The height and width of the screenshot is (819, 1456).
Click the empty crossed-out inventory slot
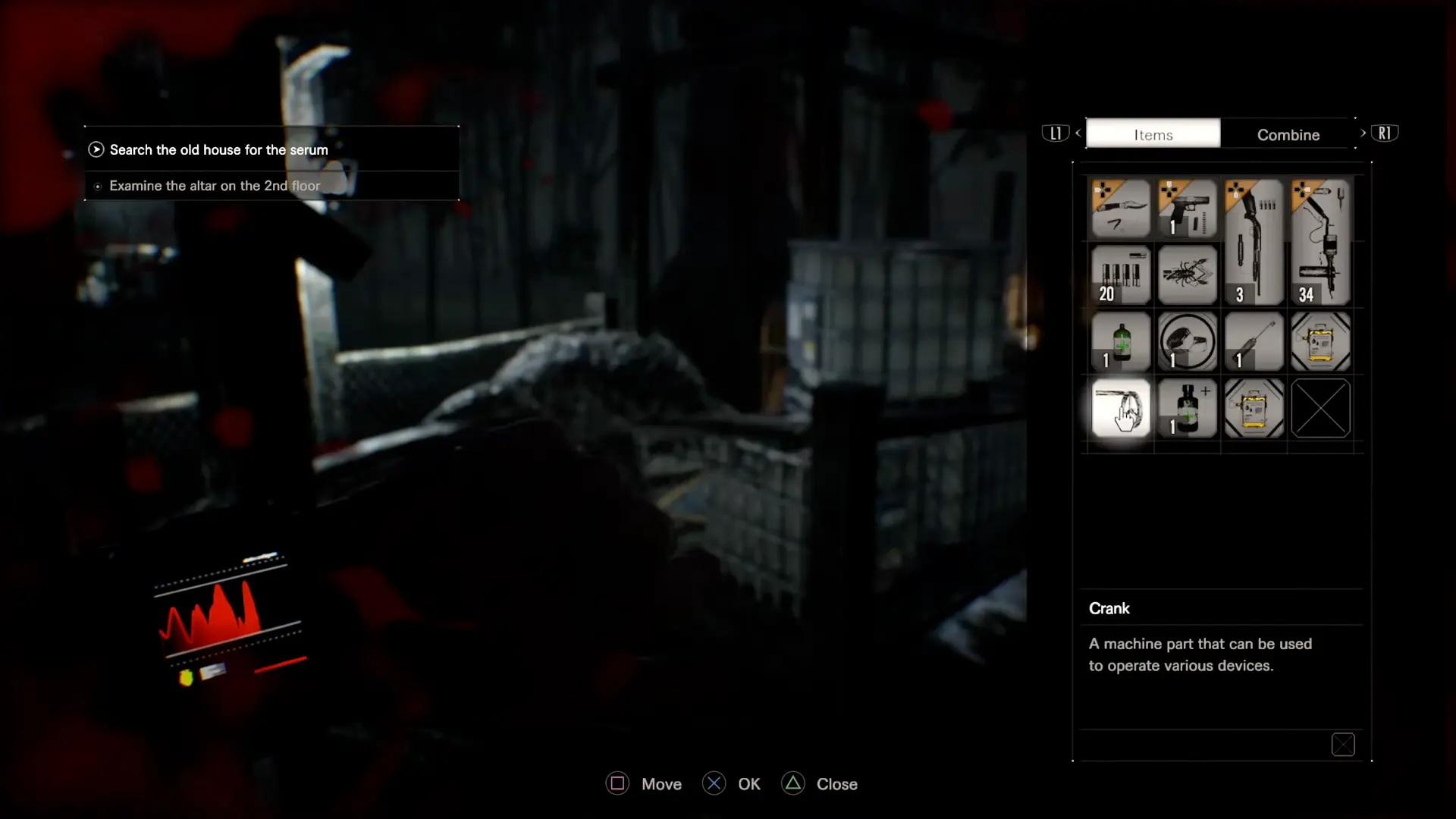coord(1319,408)
